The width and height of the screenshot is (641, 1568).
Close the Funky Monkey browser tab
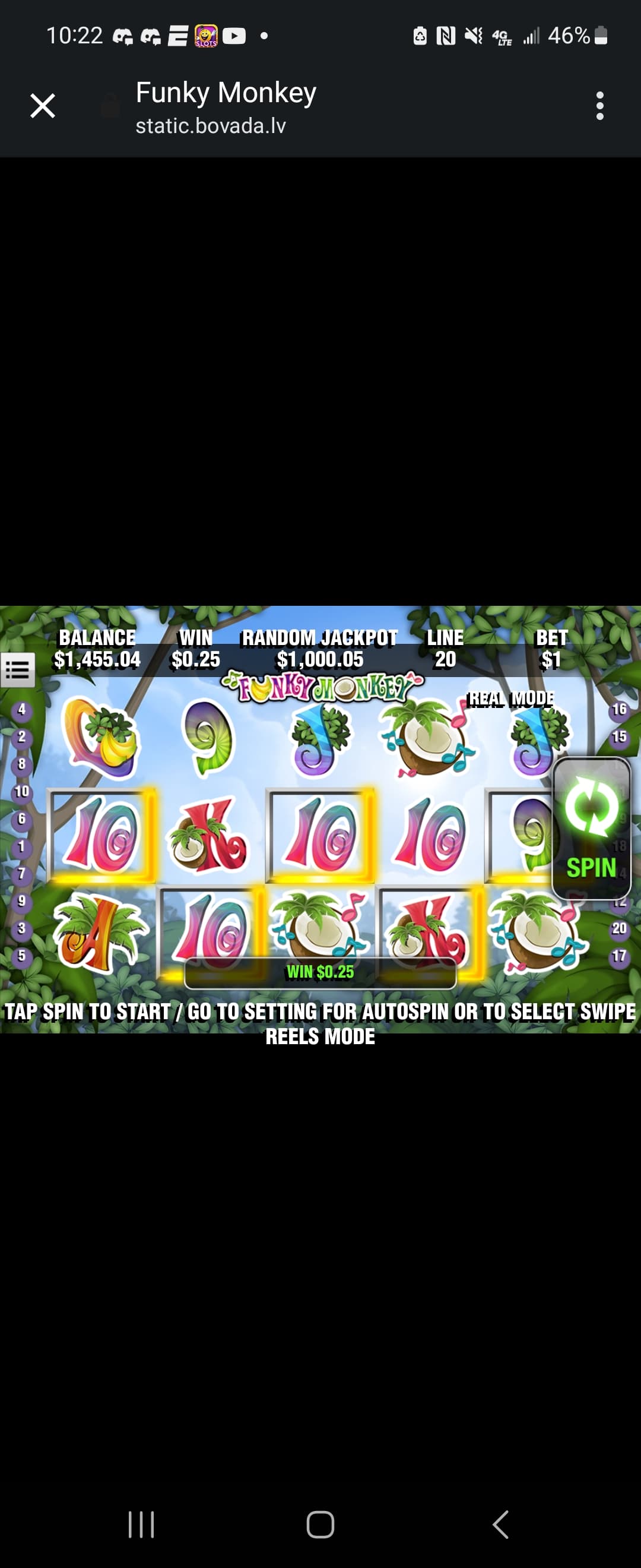pyautogui.click(x=43, y=106)
